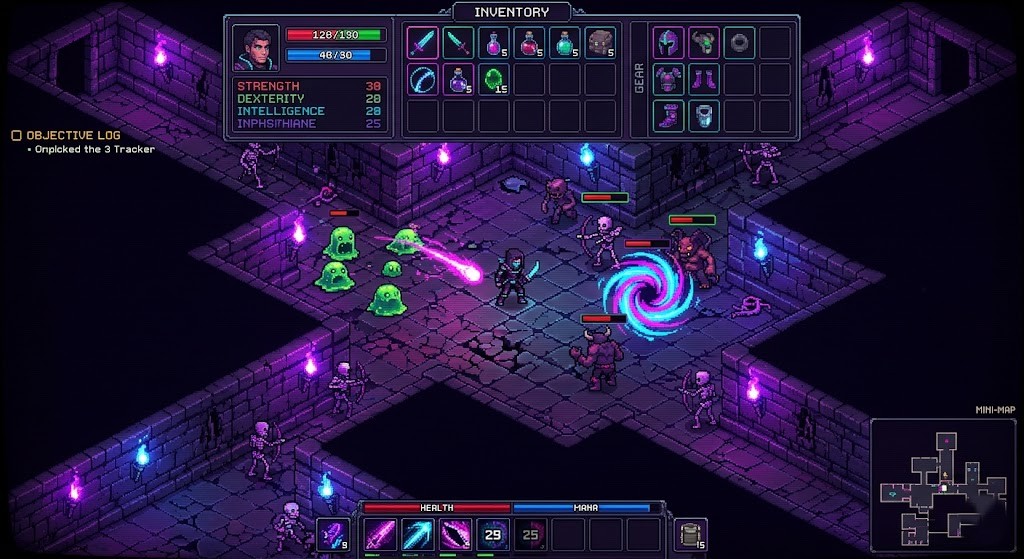Trigger the magenta rift ability
1024x559 pixels.
(x=454, y=535)
